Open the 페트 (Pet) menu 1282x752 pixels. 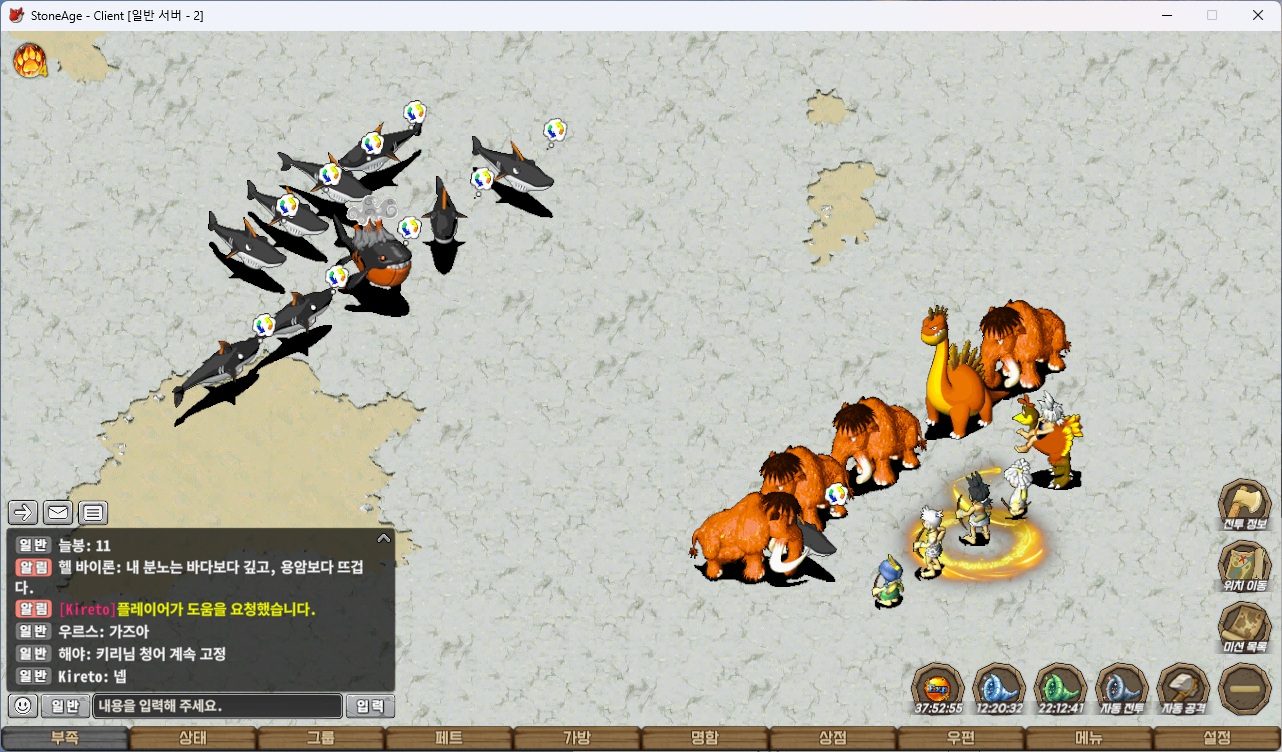pyautogui.click(x=449, y=739)
